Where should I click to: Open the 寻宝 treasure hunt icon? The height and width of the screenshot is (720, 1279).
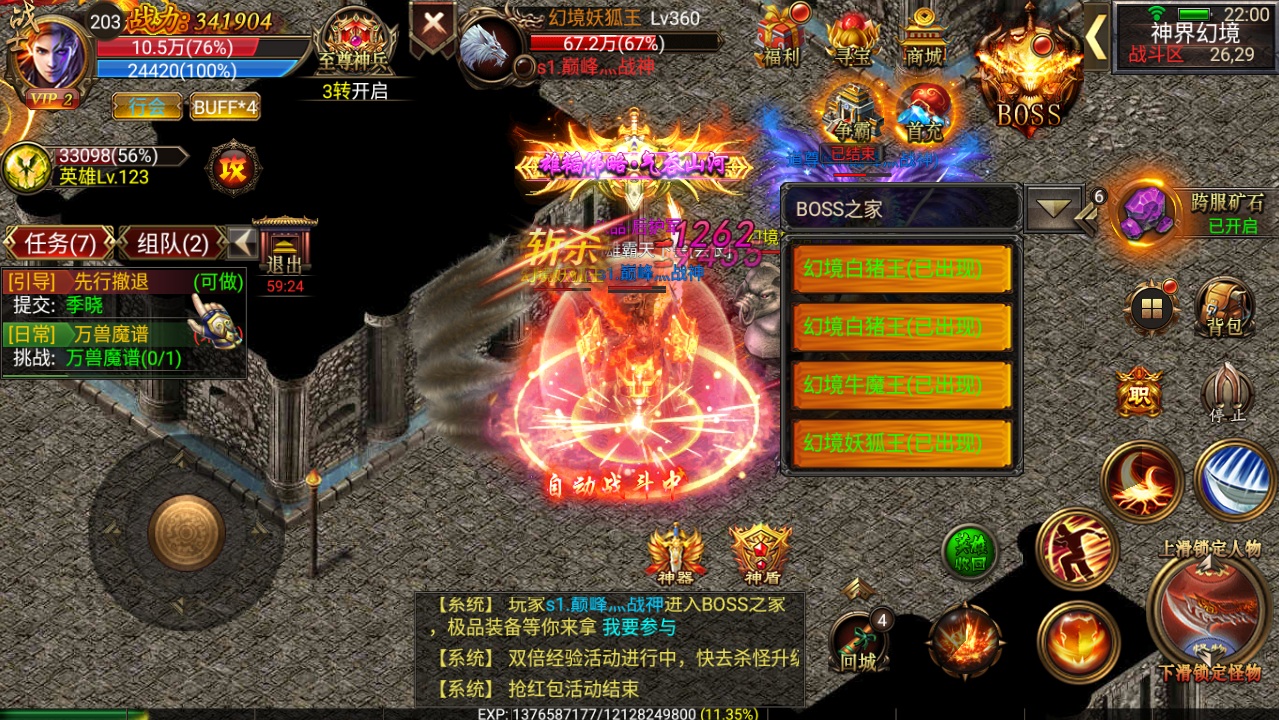852,39
